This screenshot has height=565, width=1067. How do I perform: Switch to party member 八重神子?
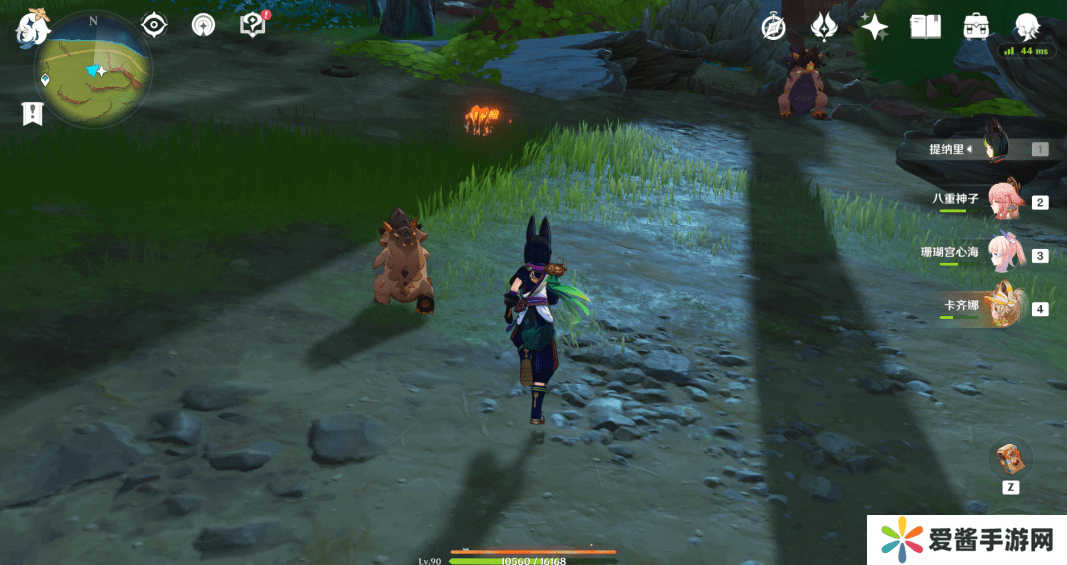pyautogui.click(x=1003, y=200)
